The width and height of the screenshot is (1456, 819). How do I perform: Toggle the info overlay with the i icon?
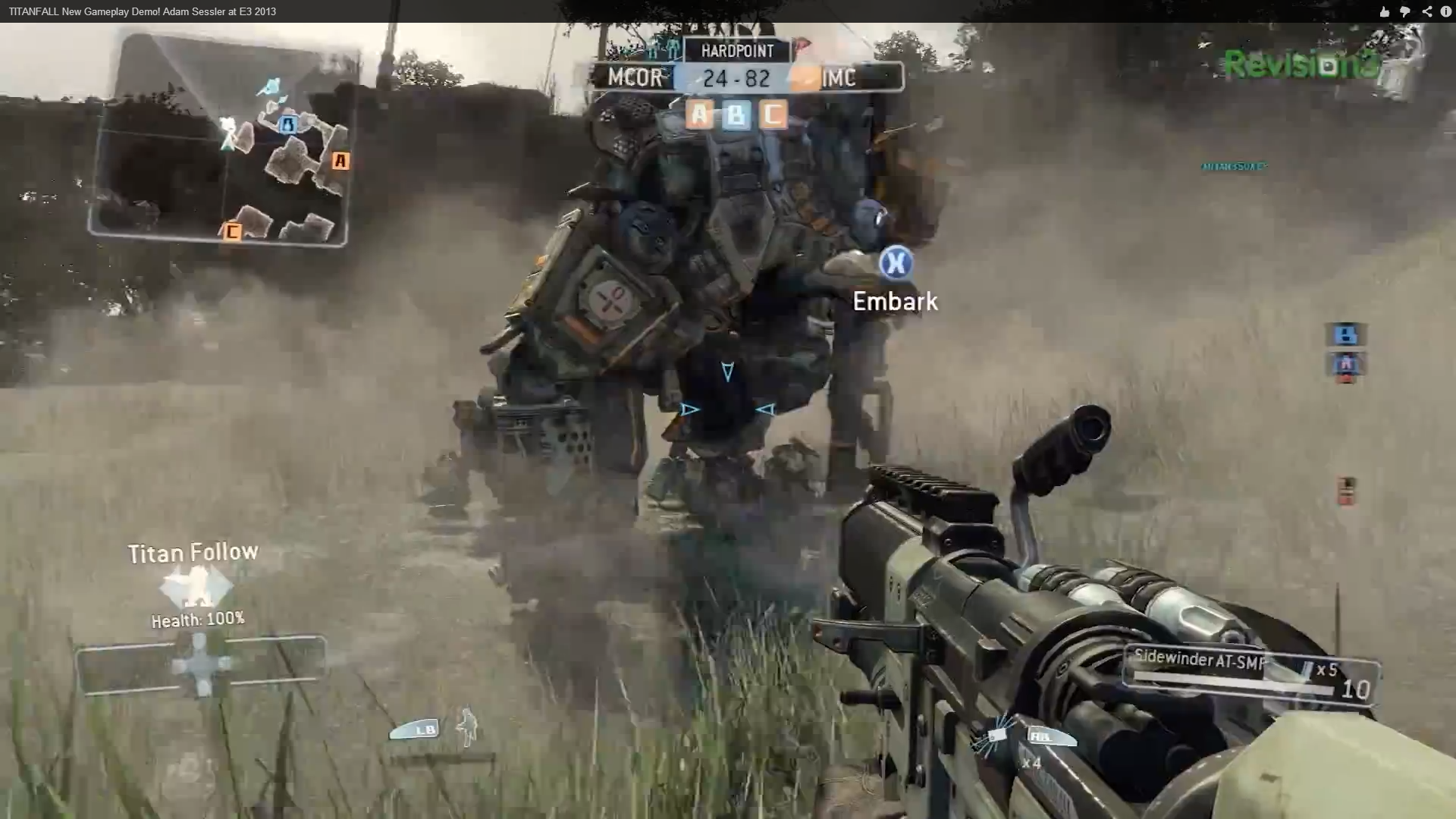coord(1447,11)
